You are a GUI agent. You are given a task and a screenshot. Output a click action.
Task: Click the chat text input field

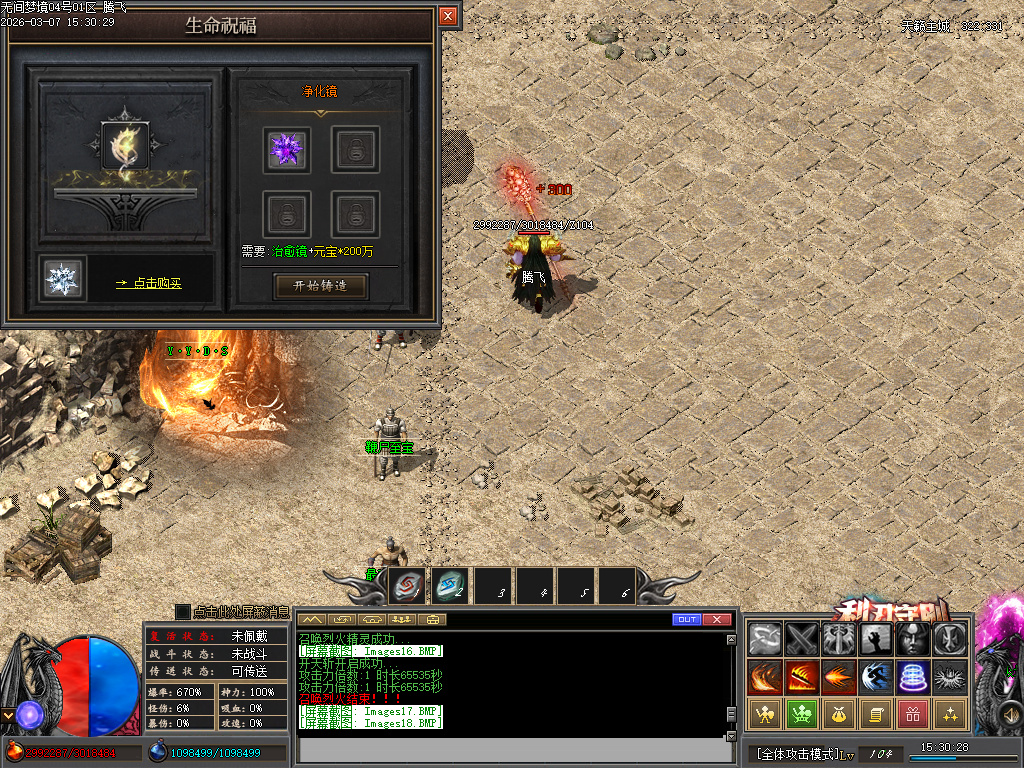[x=510, y=750]
